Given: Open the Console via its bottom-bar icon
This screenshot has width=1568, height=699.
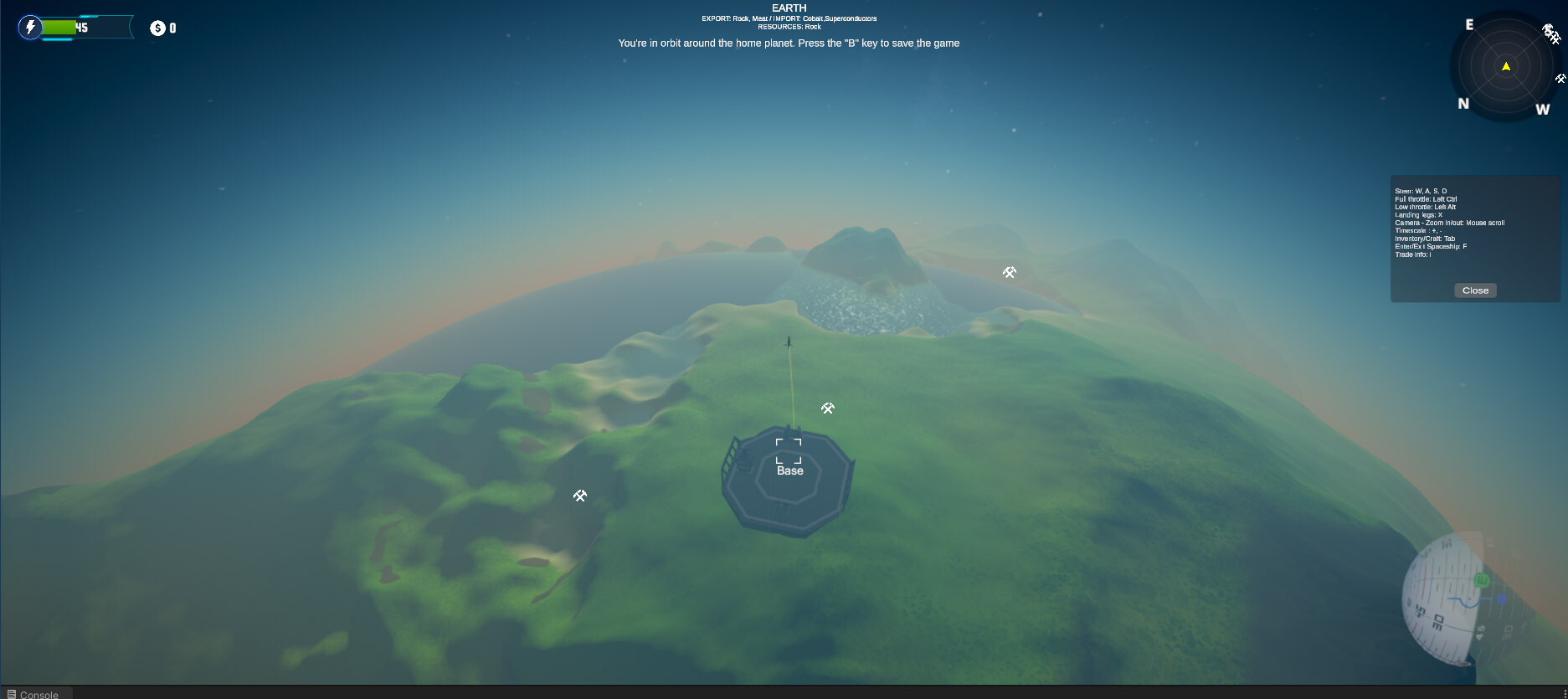Looking at the screenshot, I should pyautogui.click(x=11, y=694).
